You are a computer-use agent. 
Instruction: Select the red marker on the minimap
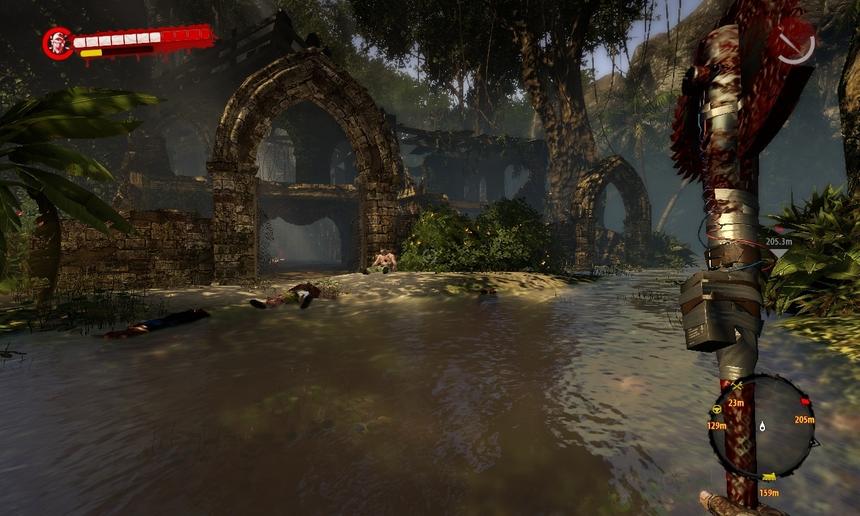click(x=803, y=402)
